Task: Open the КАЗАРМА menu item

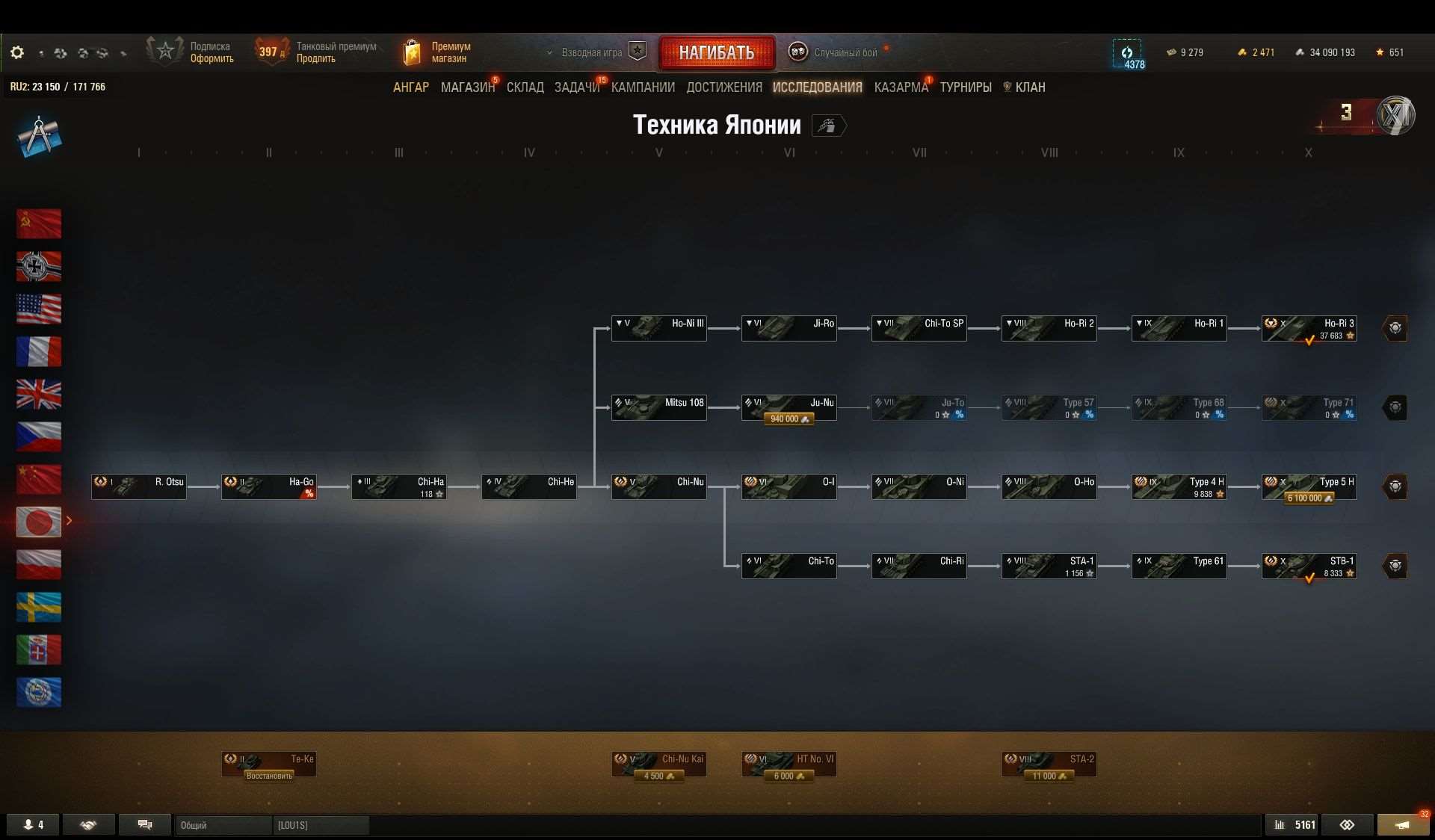Action: [x=901, y=87]
